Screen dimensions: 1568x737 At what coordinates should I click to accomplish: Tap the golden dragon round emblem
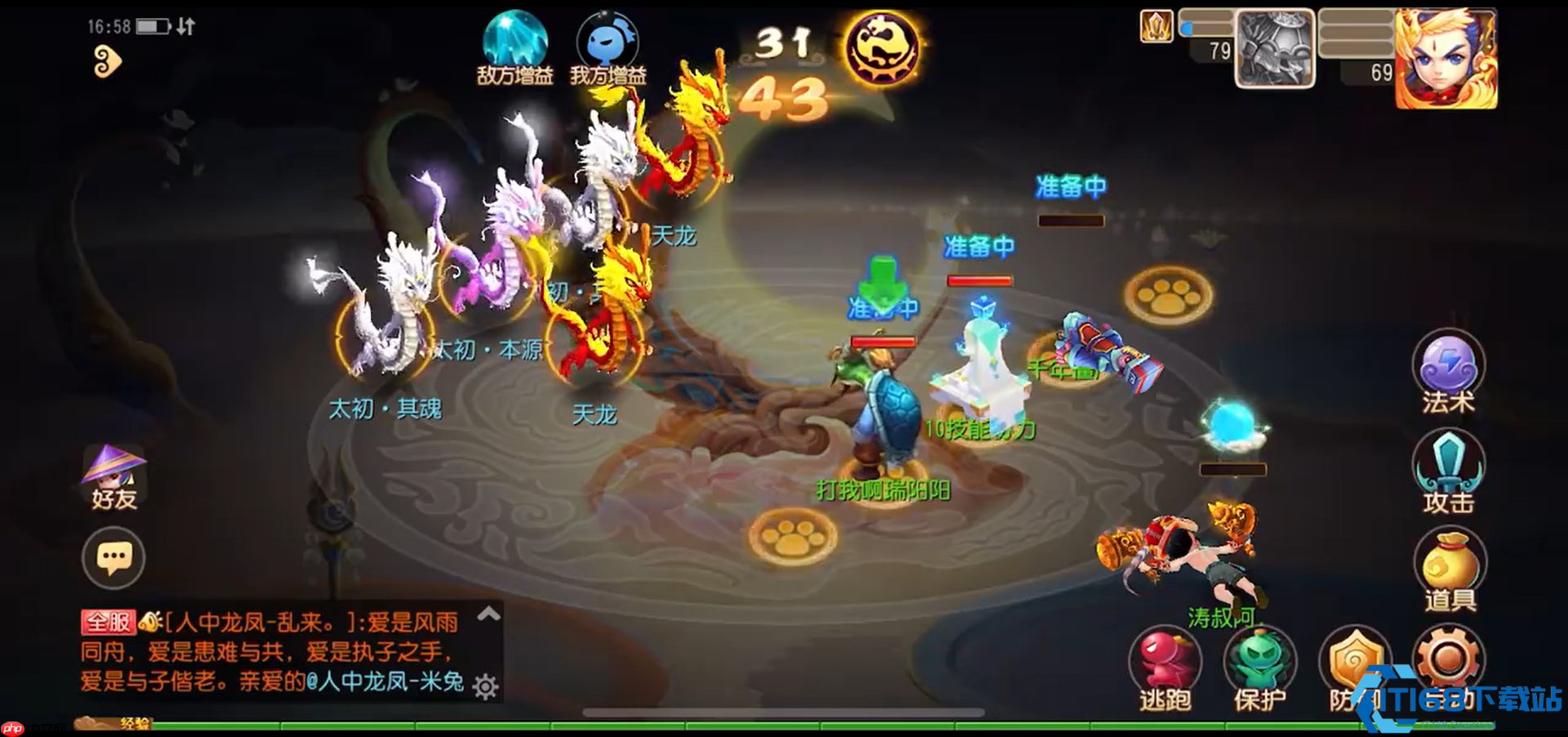coord(884,47)
